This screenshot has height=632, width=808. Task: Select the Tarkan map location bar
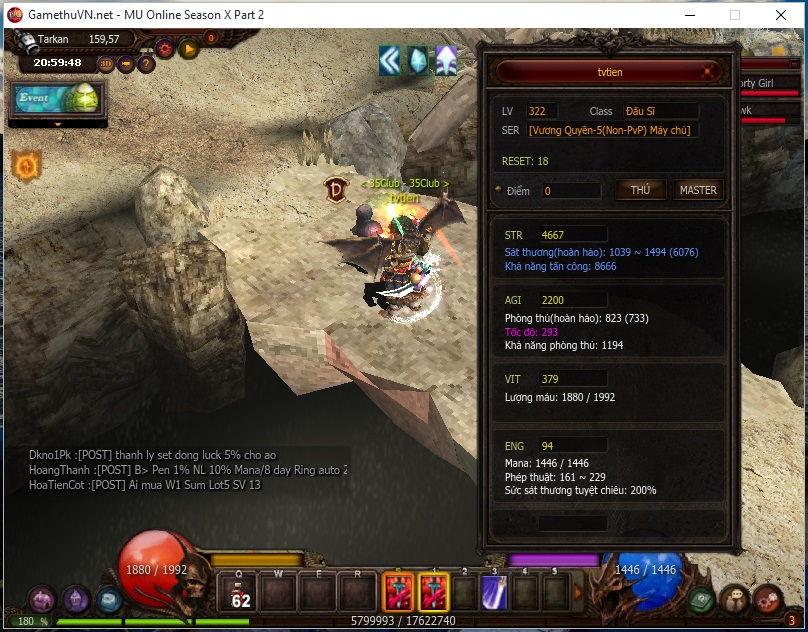(82, 40)
